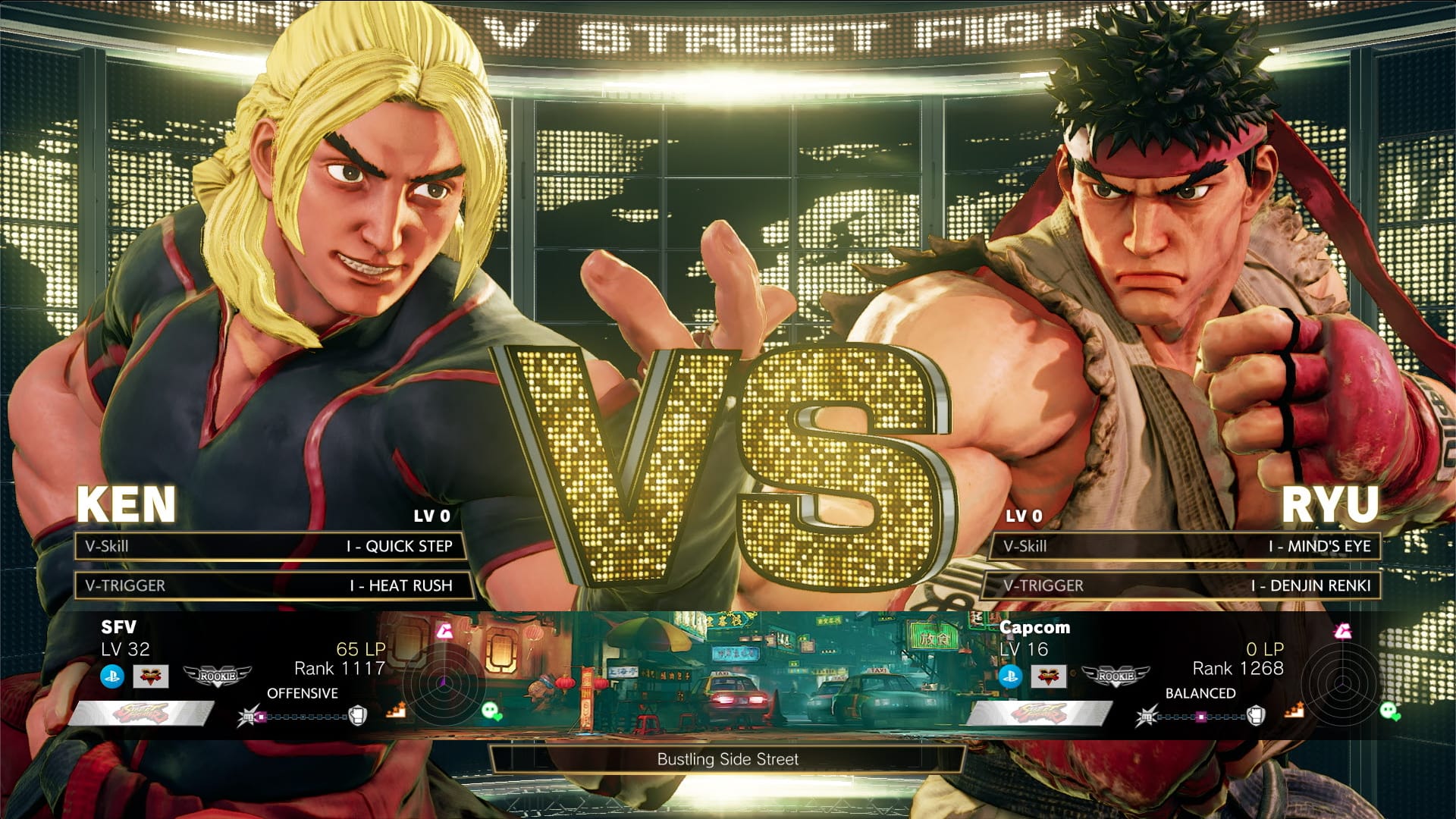
Task: Click the pink CFN marker above Ken's radar chart
Action: pos(445,629)
